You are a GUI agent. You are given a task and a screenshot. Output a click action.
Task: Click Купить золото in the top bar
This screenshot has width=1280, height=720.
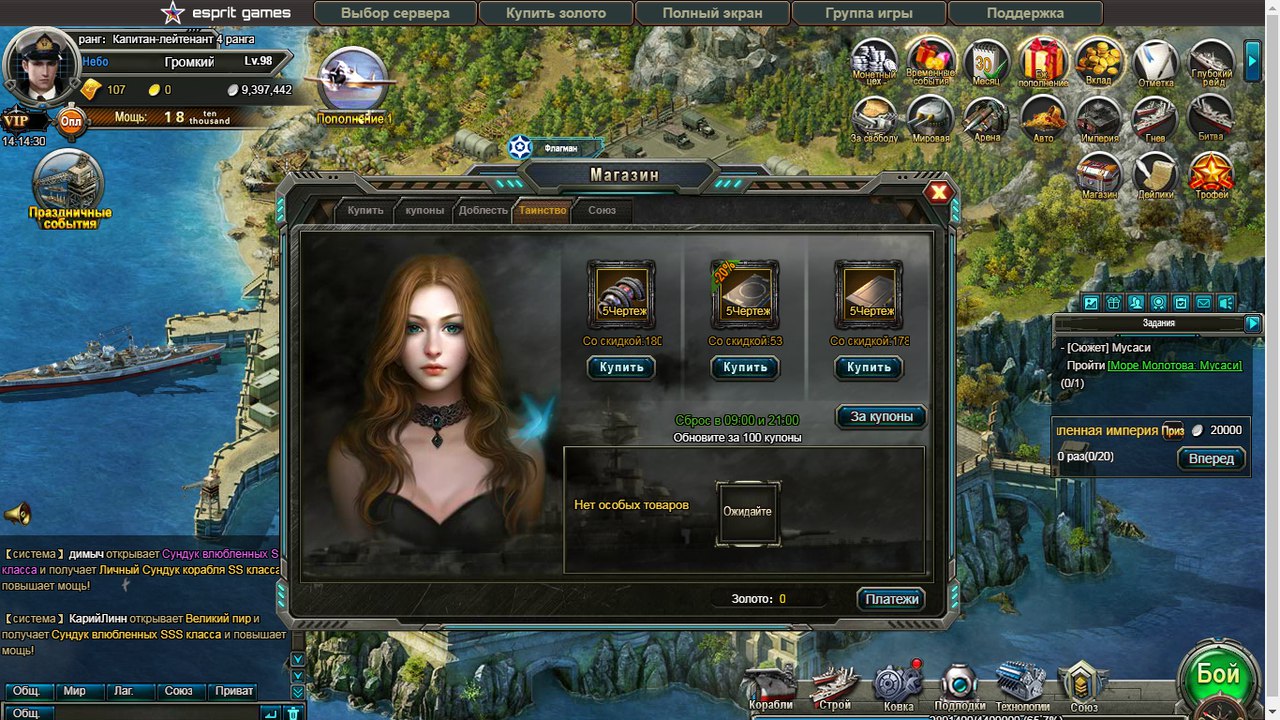click(x=555, y=13)
